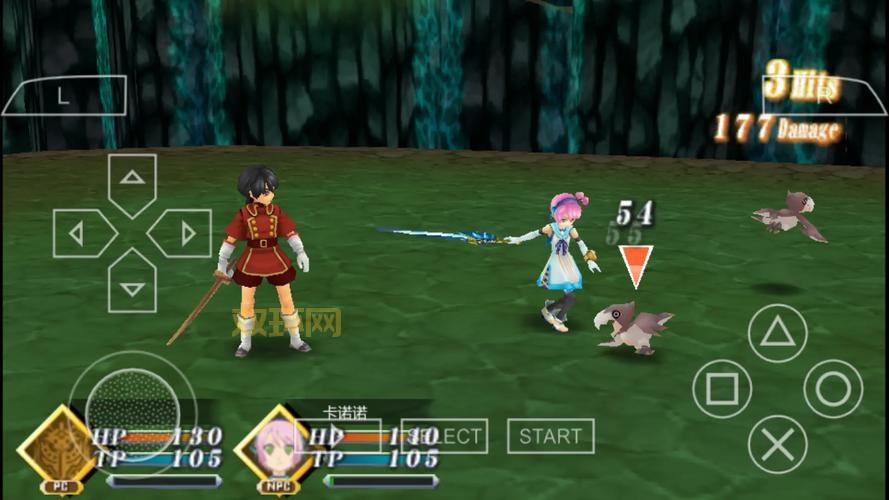Click the SELECT button
The image size is (889, 500).
(445, 436)
